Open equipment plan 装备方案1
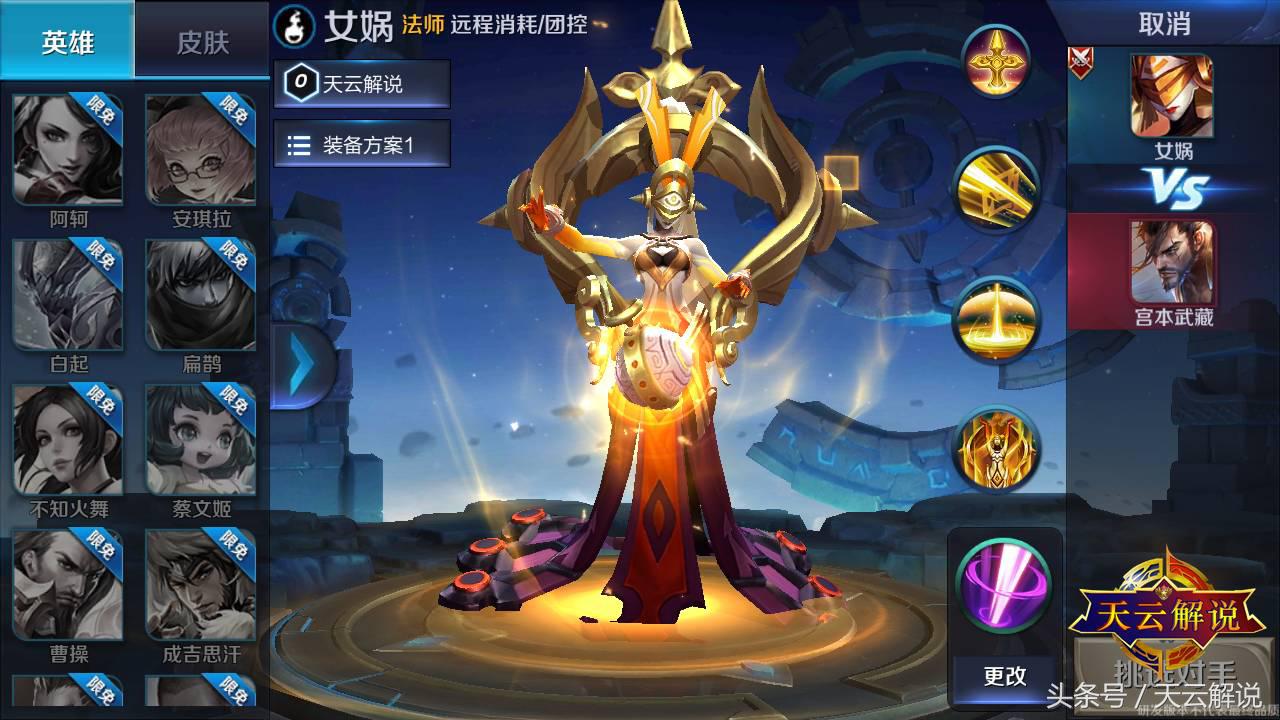Viewport: 1280px width, 720px height. 362,142
